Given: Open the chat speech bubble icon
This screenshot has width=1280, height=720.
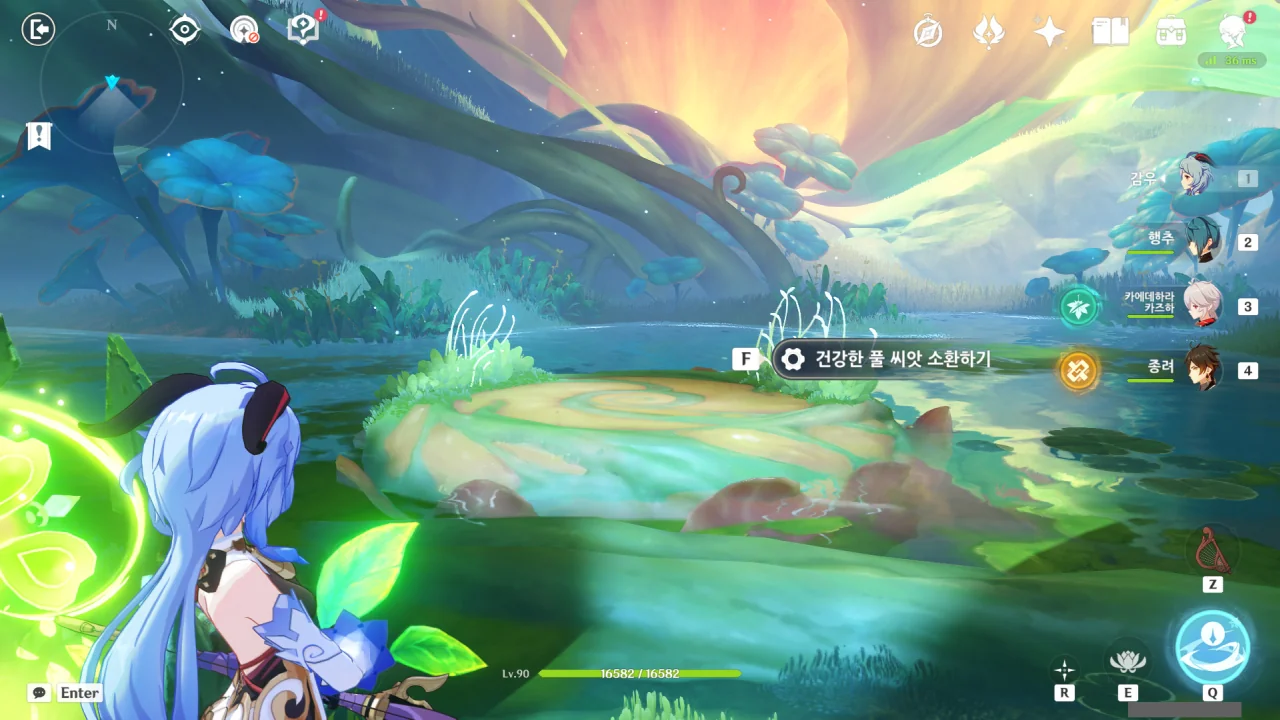Looking at the screenshot, I should tap(39, 692).
